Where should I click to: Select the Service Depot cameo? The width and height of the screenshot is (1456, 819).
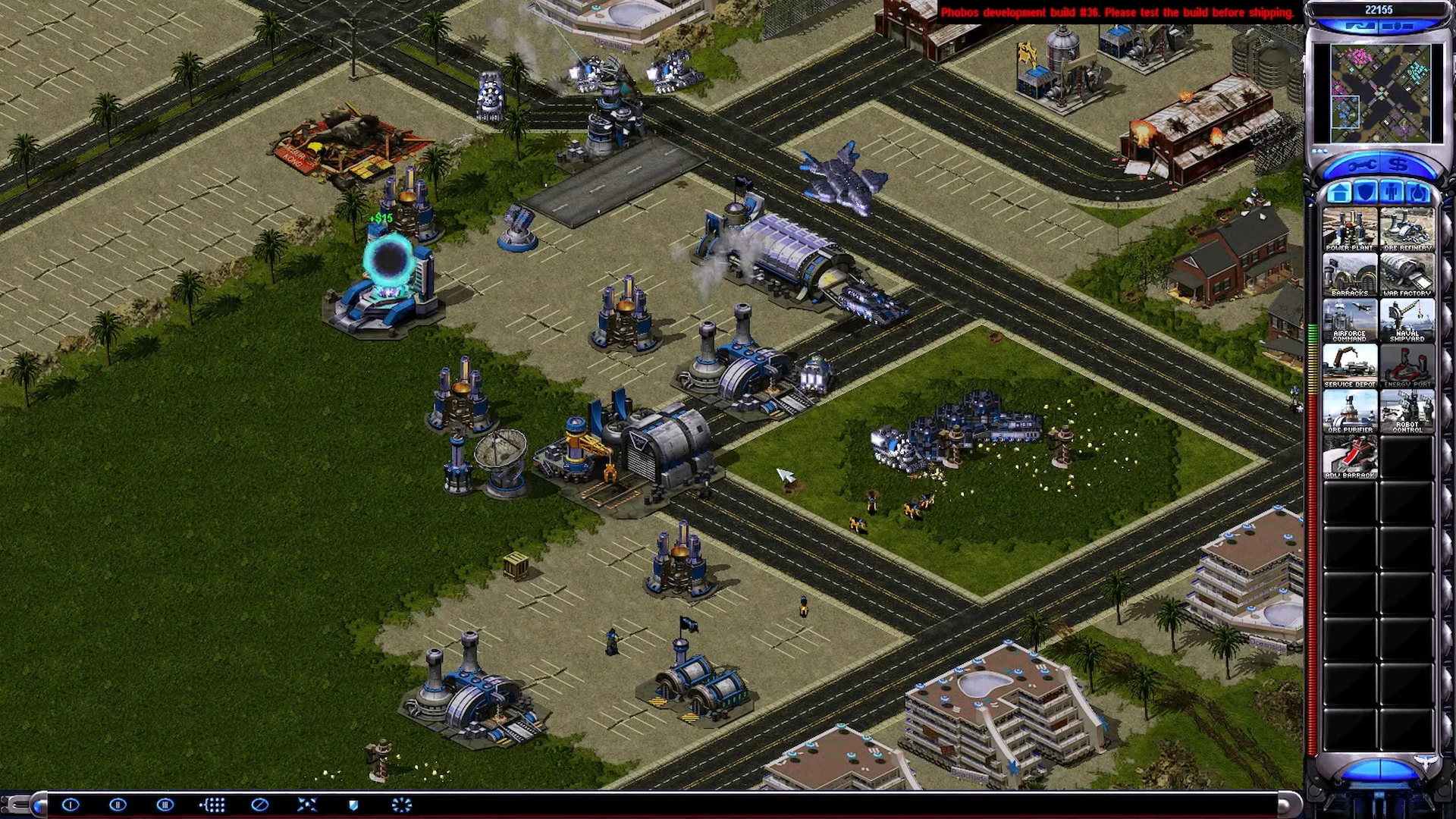click(1349, 365)
